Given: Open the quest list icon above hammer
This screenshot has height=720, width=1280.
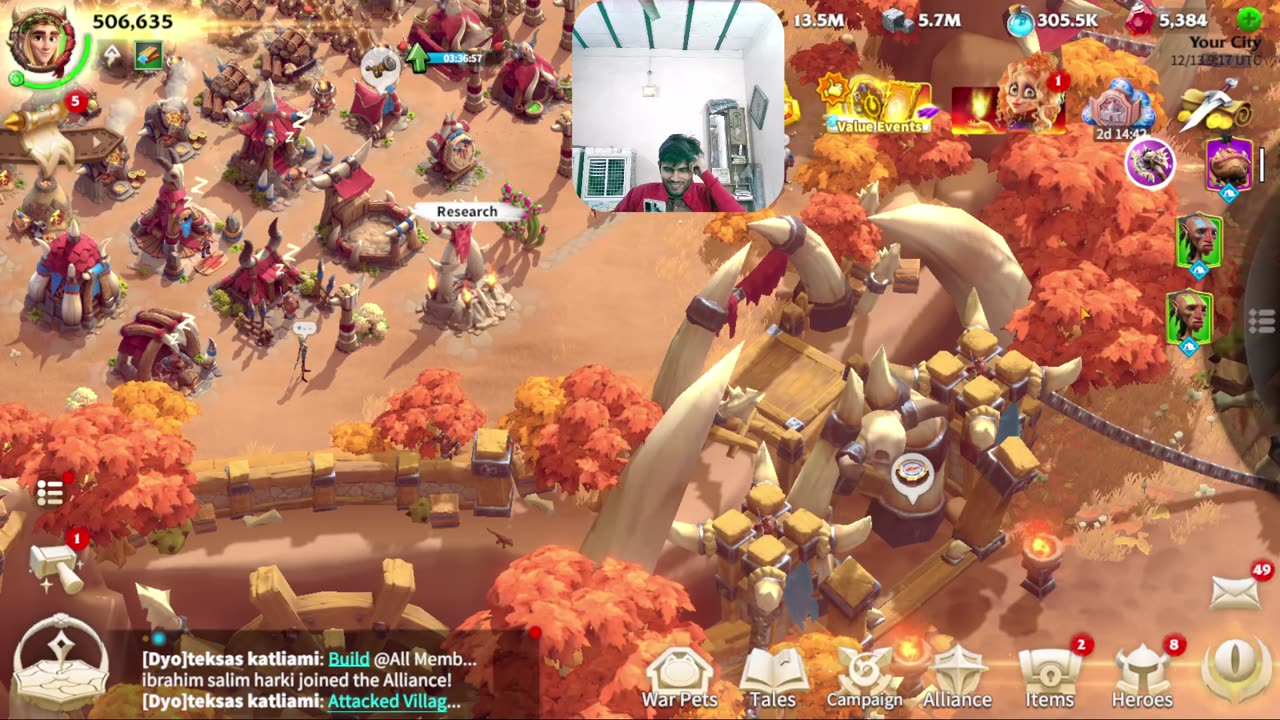Looking at the screenshot, I should click(x=50, y=492).
